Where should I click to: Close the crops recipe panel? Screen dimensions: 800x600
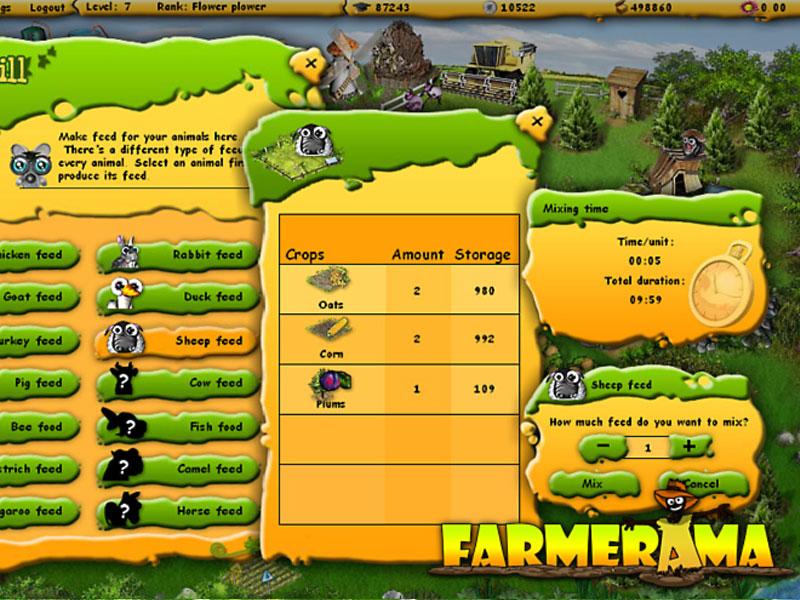537,122
